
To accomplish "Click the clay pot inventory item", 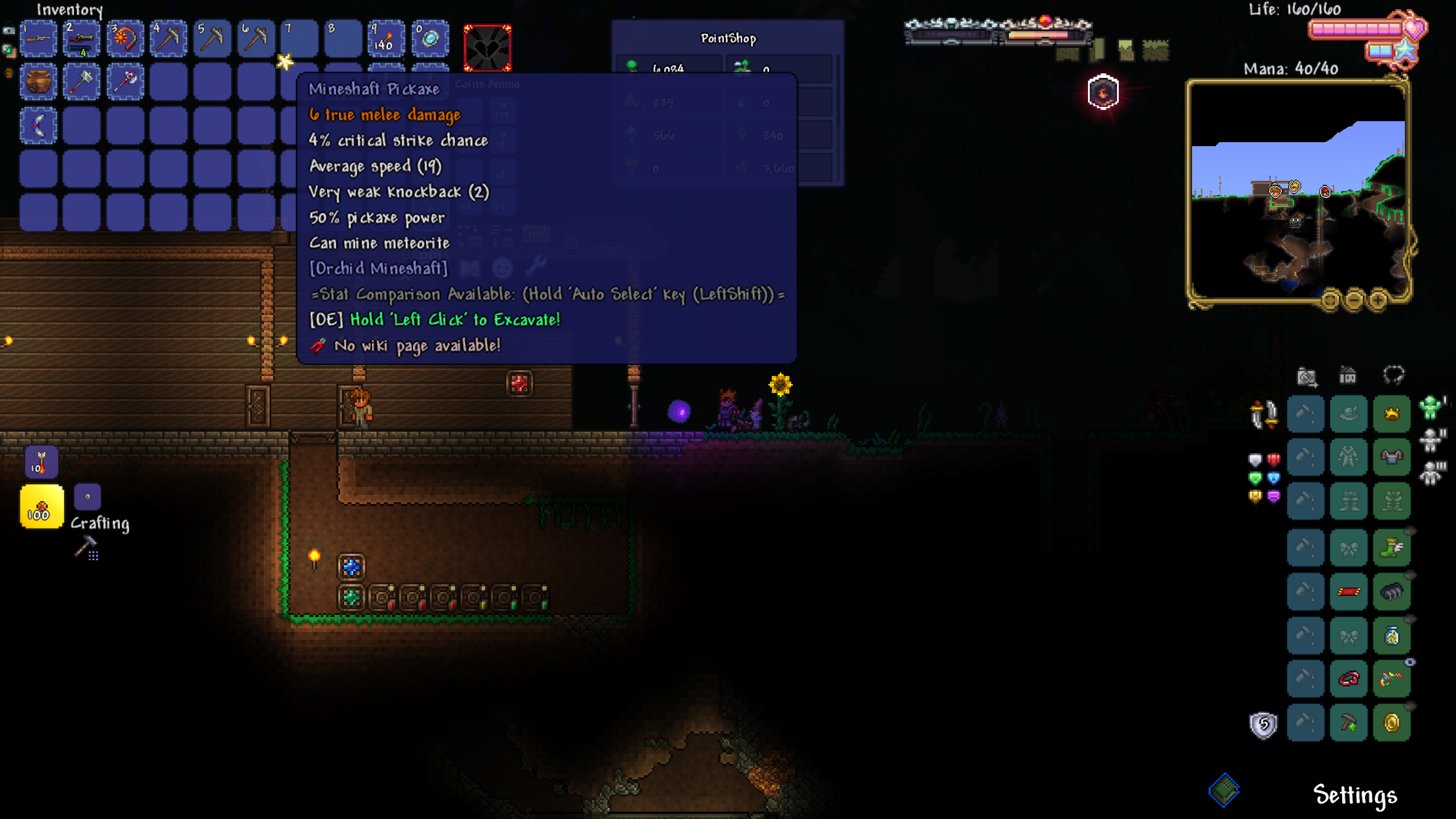I will tap(39, 82).
